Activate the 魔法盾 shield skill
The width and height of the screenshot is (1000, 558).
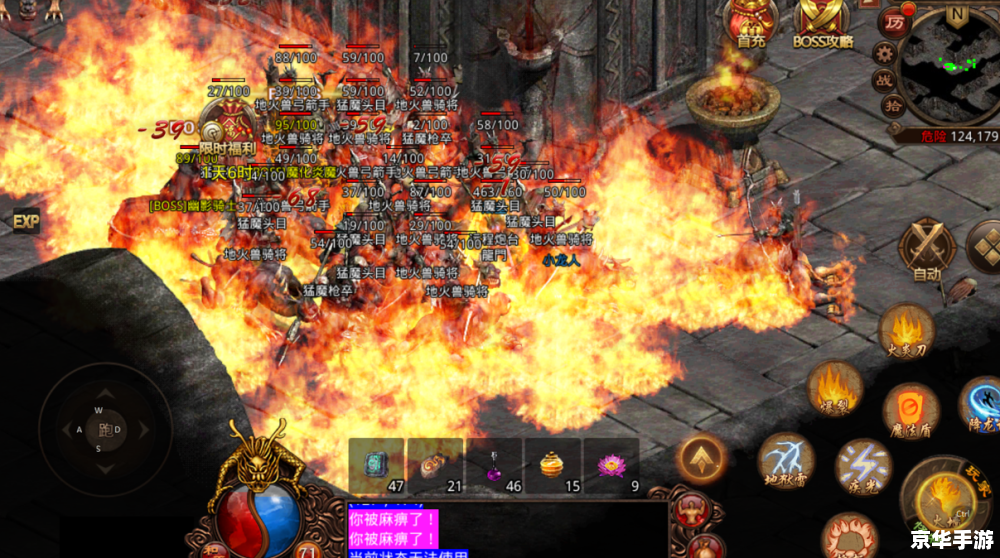[x=911, y=411]
